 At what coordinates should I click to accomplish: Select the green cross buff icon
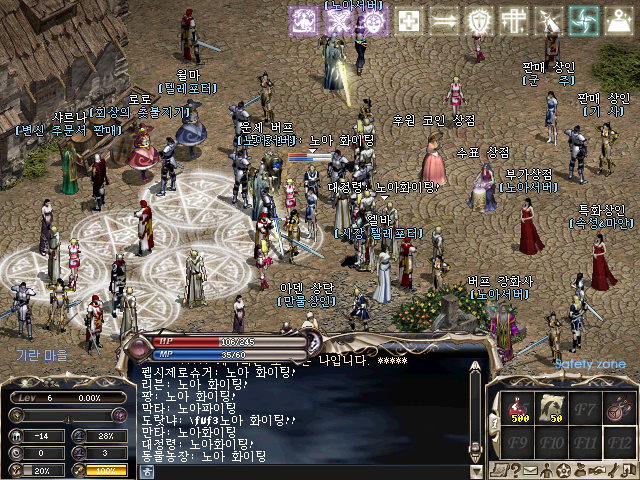tap(408, 20)
